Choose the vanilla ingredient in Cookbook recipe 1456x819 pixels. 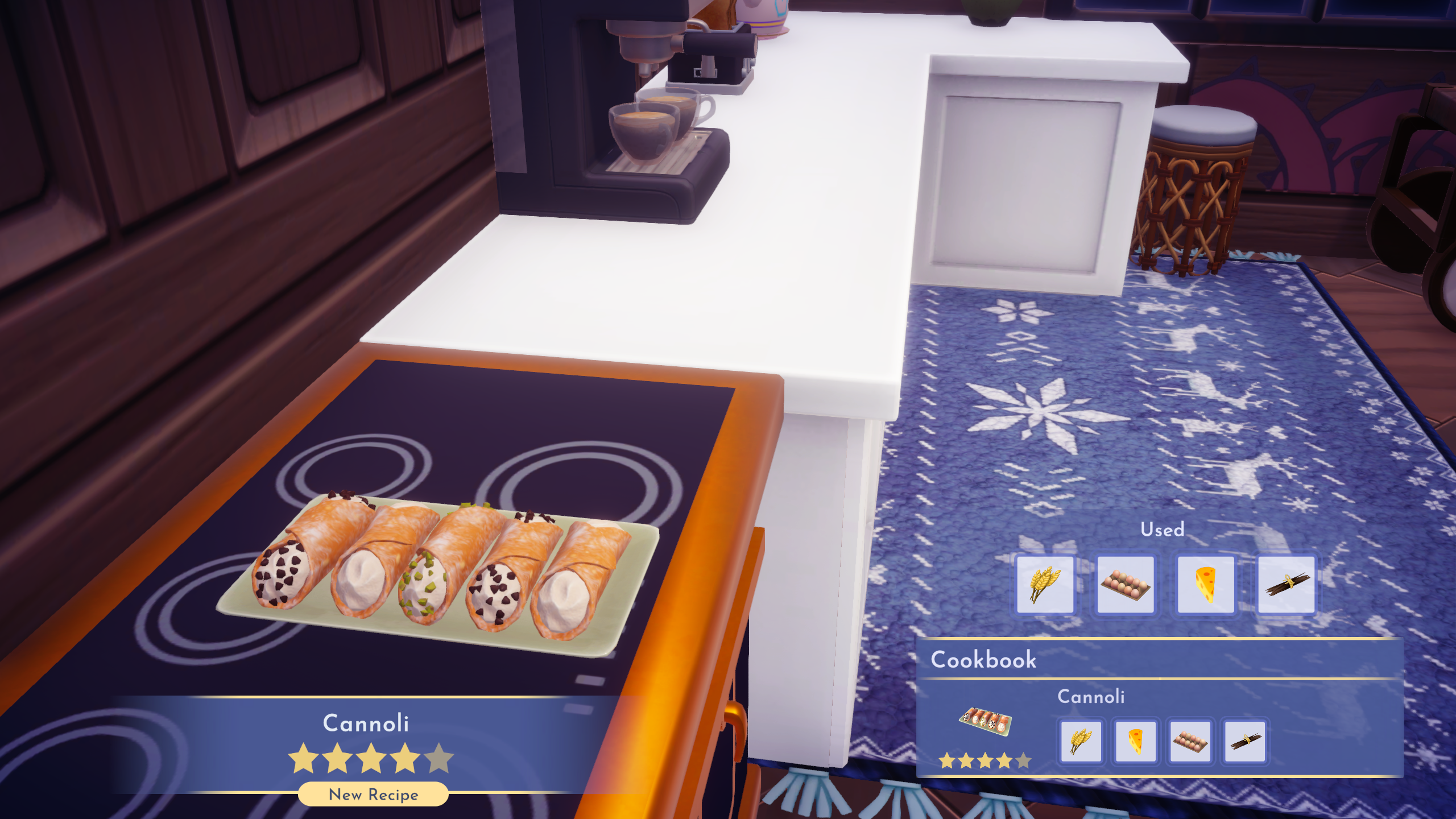click(x=1244, y=741)
